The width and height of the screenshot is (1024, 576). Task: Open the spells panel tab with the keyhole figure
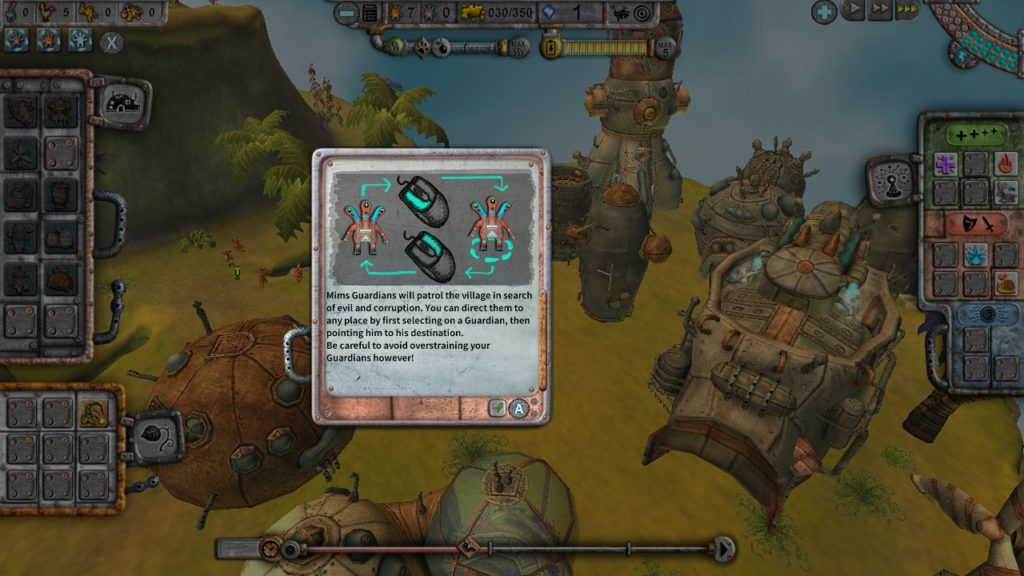click(889, 182)
